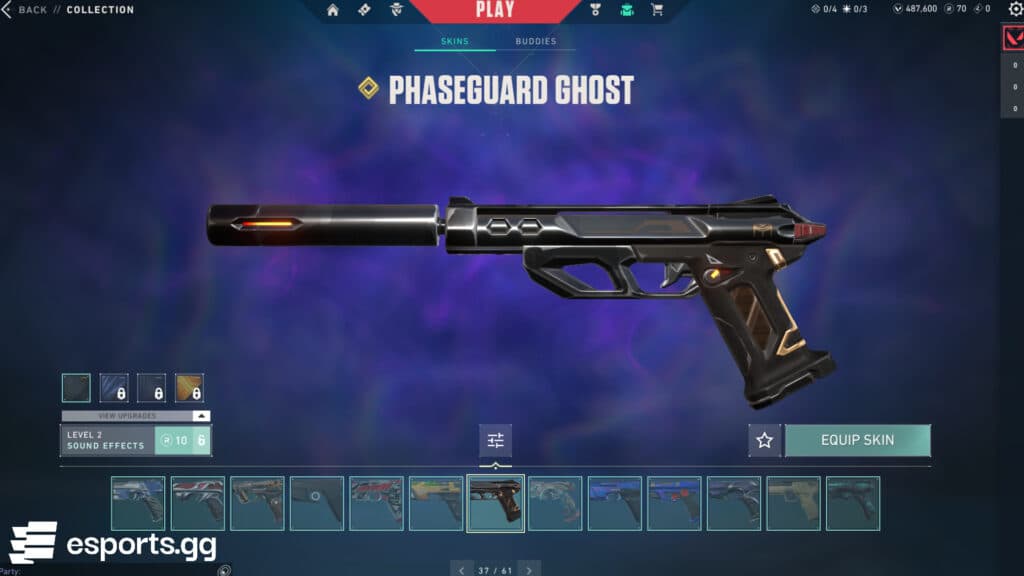Pick the highlighted Phaseguard Ghost thumbnail
The width and height of the screenshot is (1024, 576).
tap(495, 503)
